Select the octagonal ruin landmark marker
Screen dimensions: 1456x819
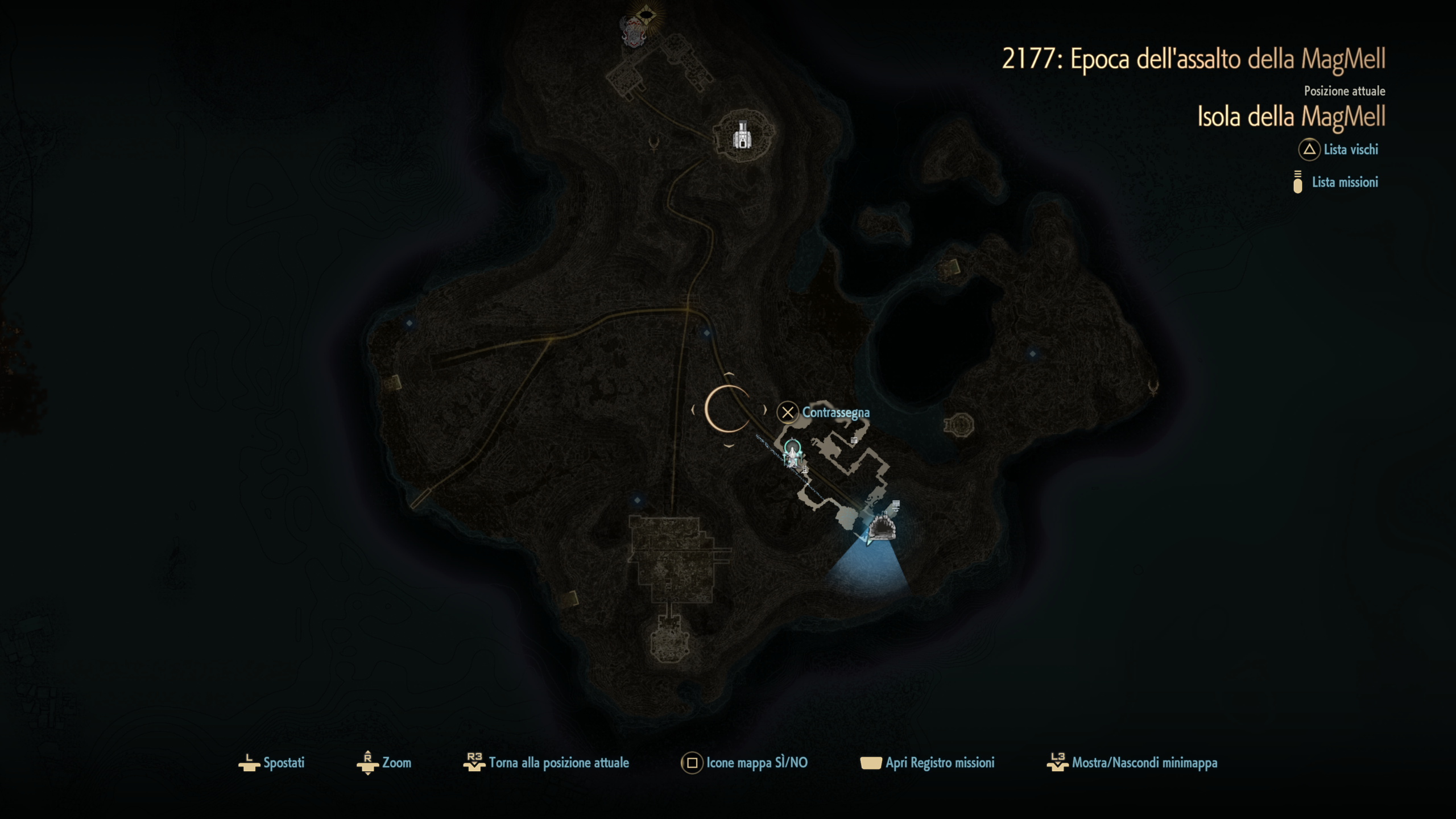point(959,424)
